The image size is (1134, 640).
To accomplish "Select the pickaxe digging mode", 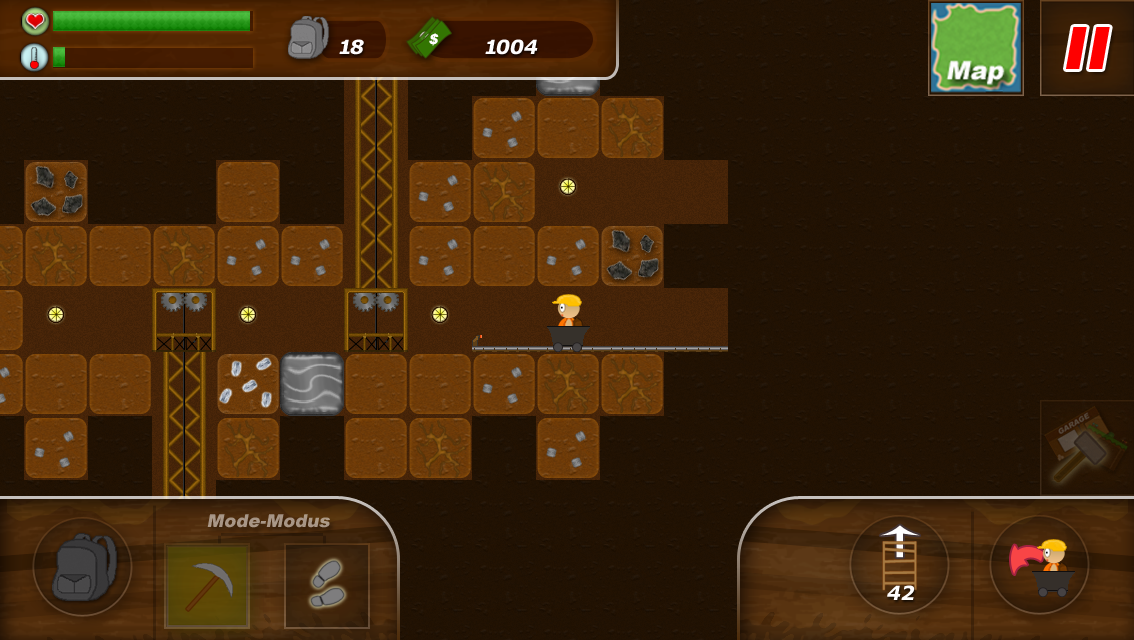I will tap(207, 585).
